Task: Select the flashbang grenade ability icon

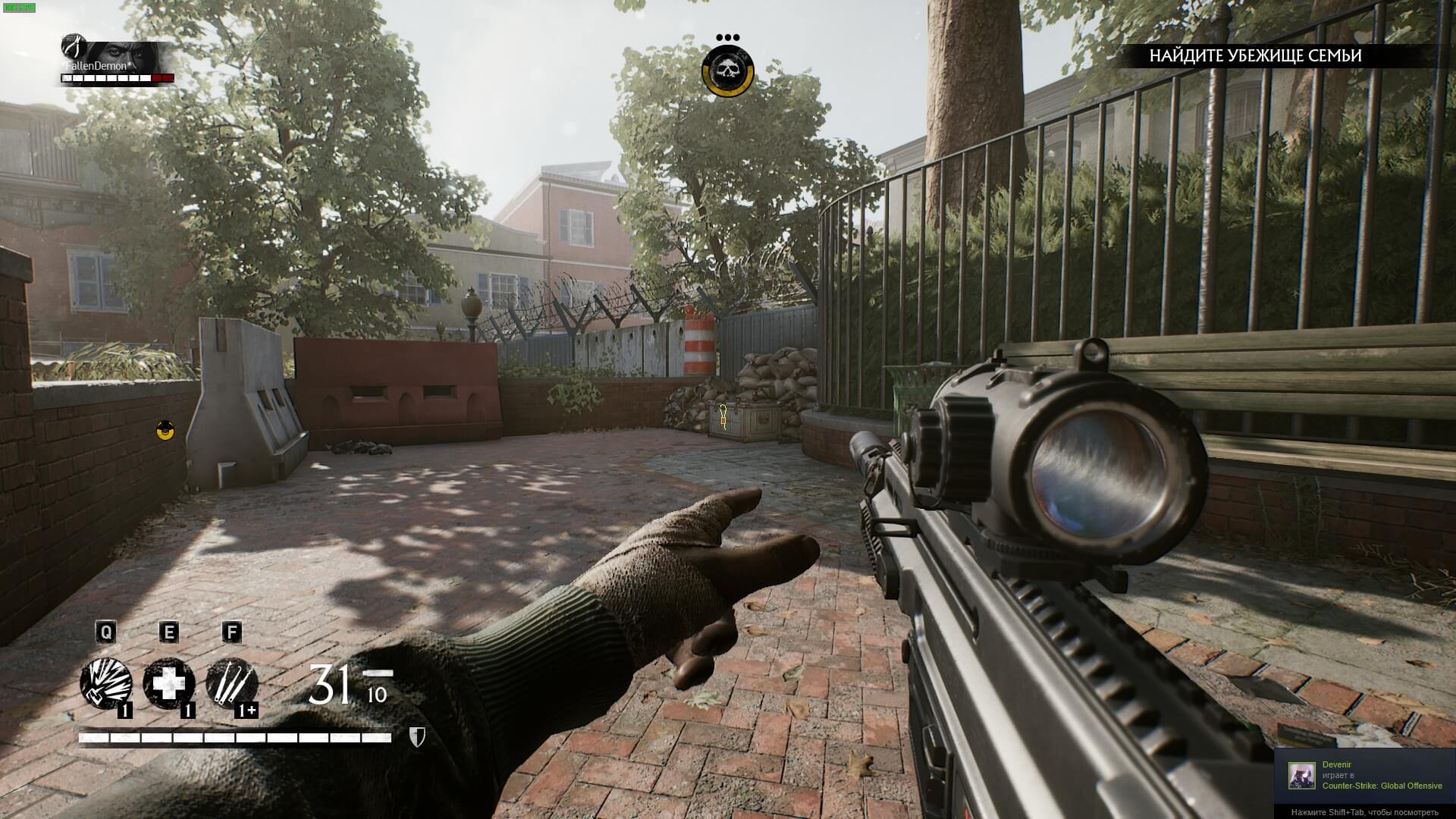Action: click(106, 684)
